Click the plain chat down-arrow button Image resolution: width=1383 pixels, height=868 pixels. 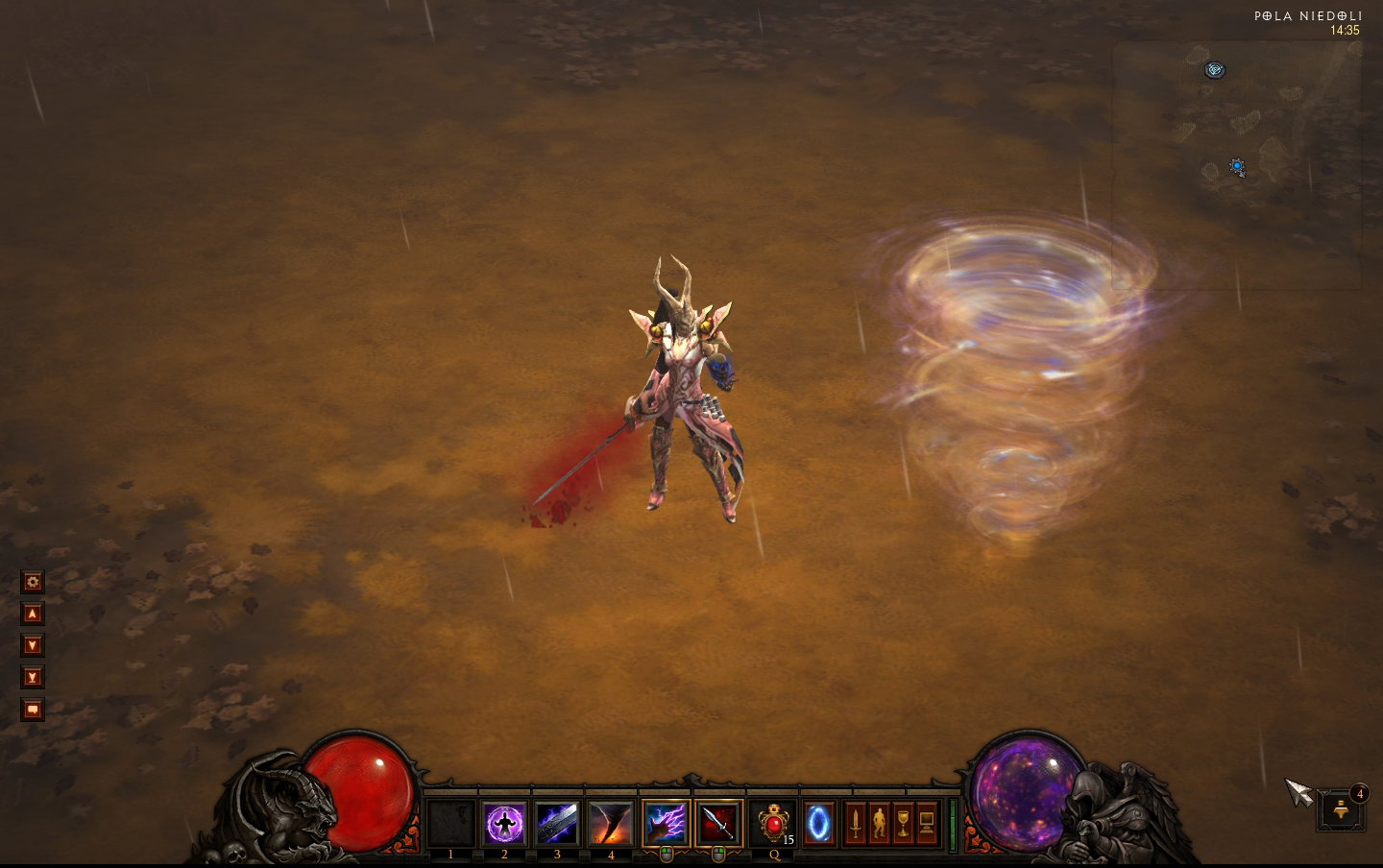coord(33,645)
